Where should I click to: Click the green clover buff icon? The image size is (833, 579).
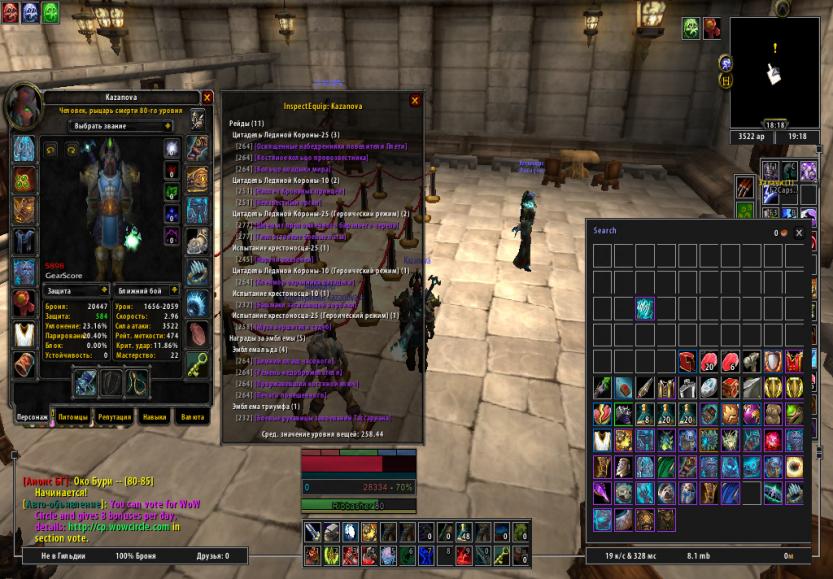tap(51, 12)
